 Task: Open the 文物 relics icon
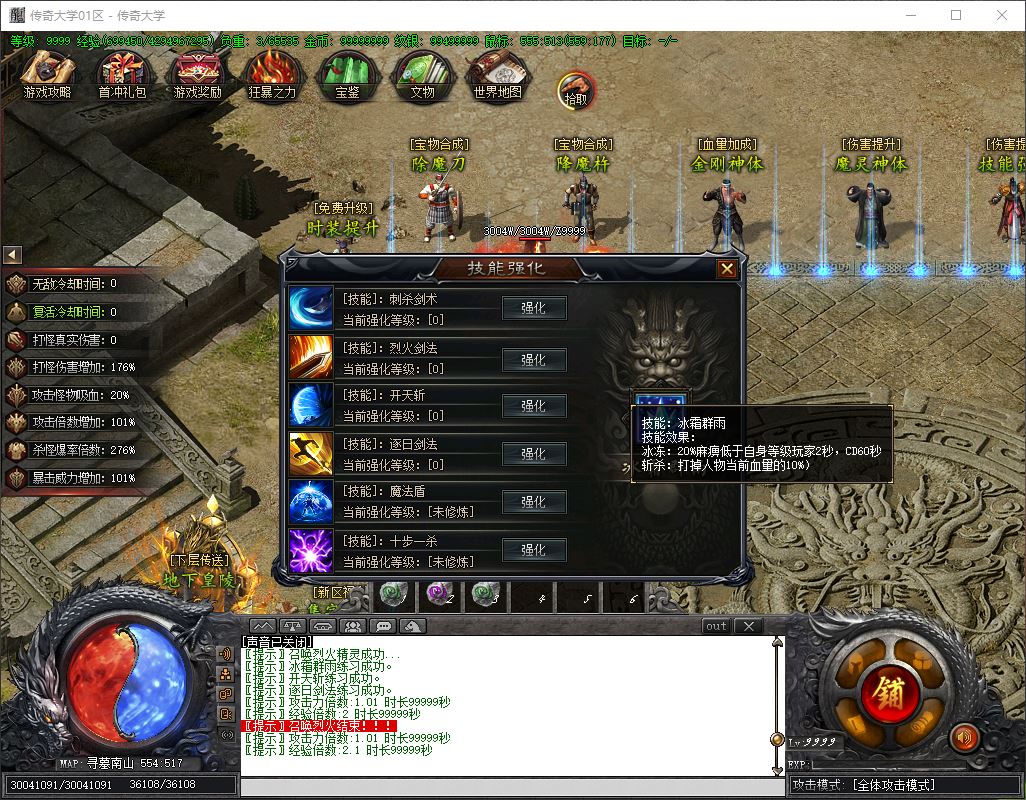pos(422,72)
